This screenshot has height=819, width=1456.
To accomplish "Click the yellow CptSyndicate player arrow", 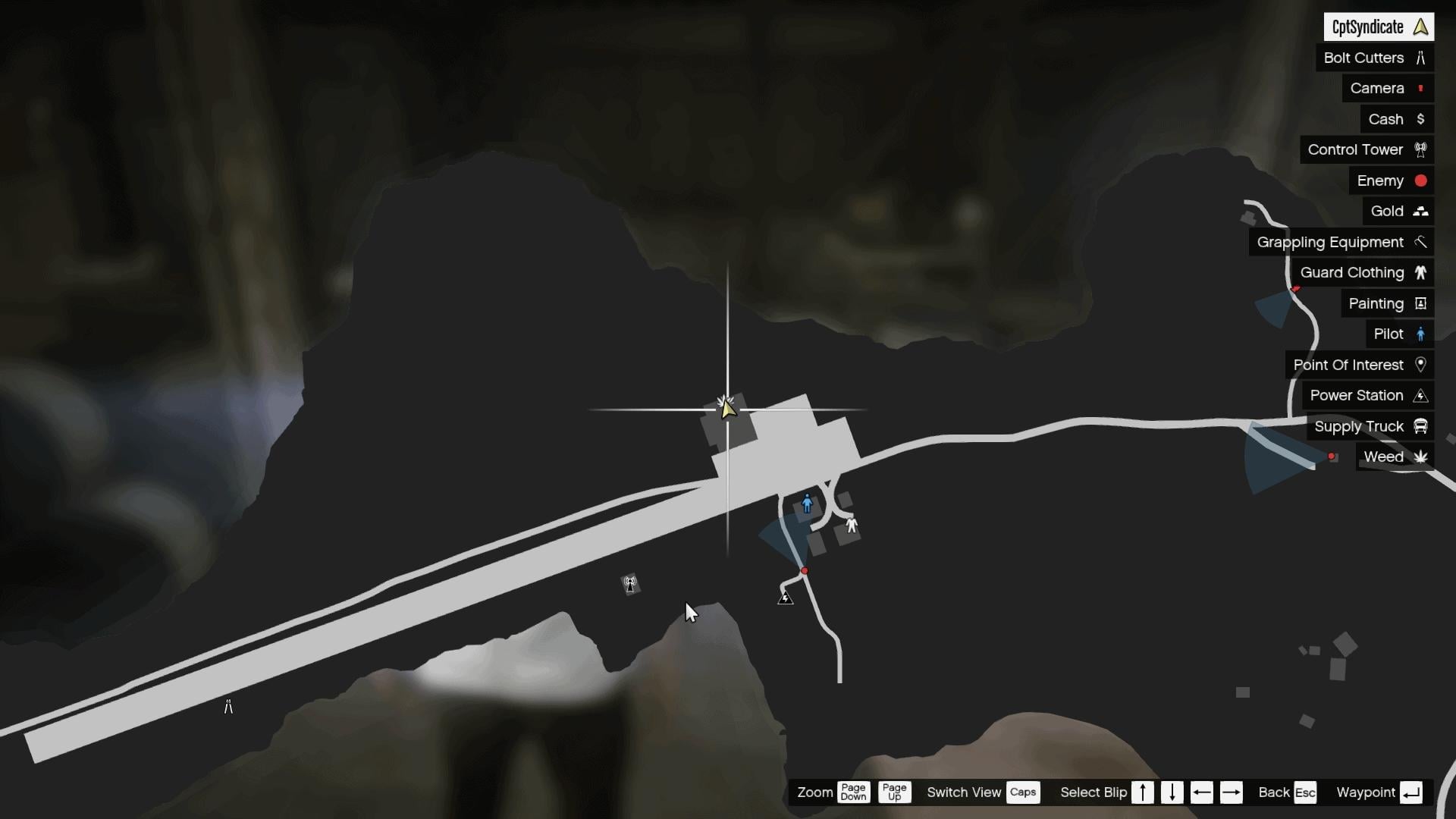I will (x=726, y=407).
